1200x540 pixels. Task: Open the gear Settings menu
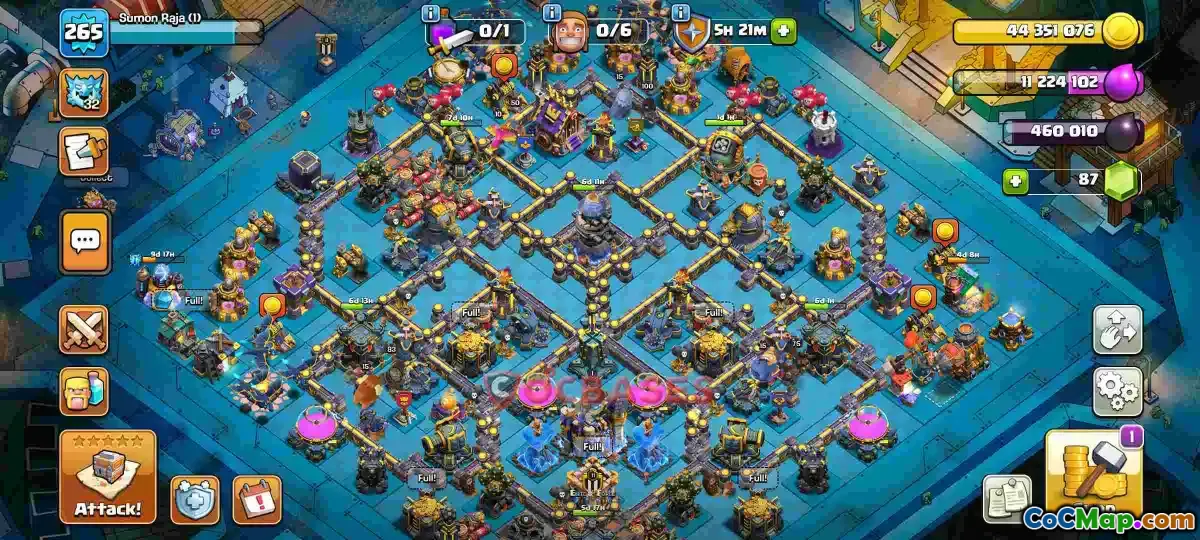point(1117,391)
